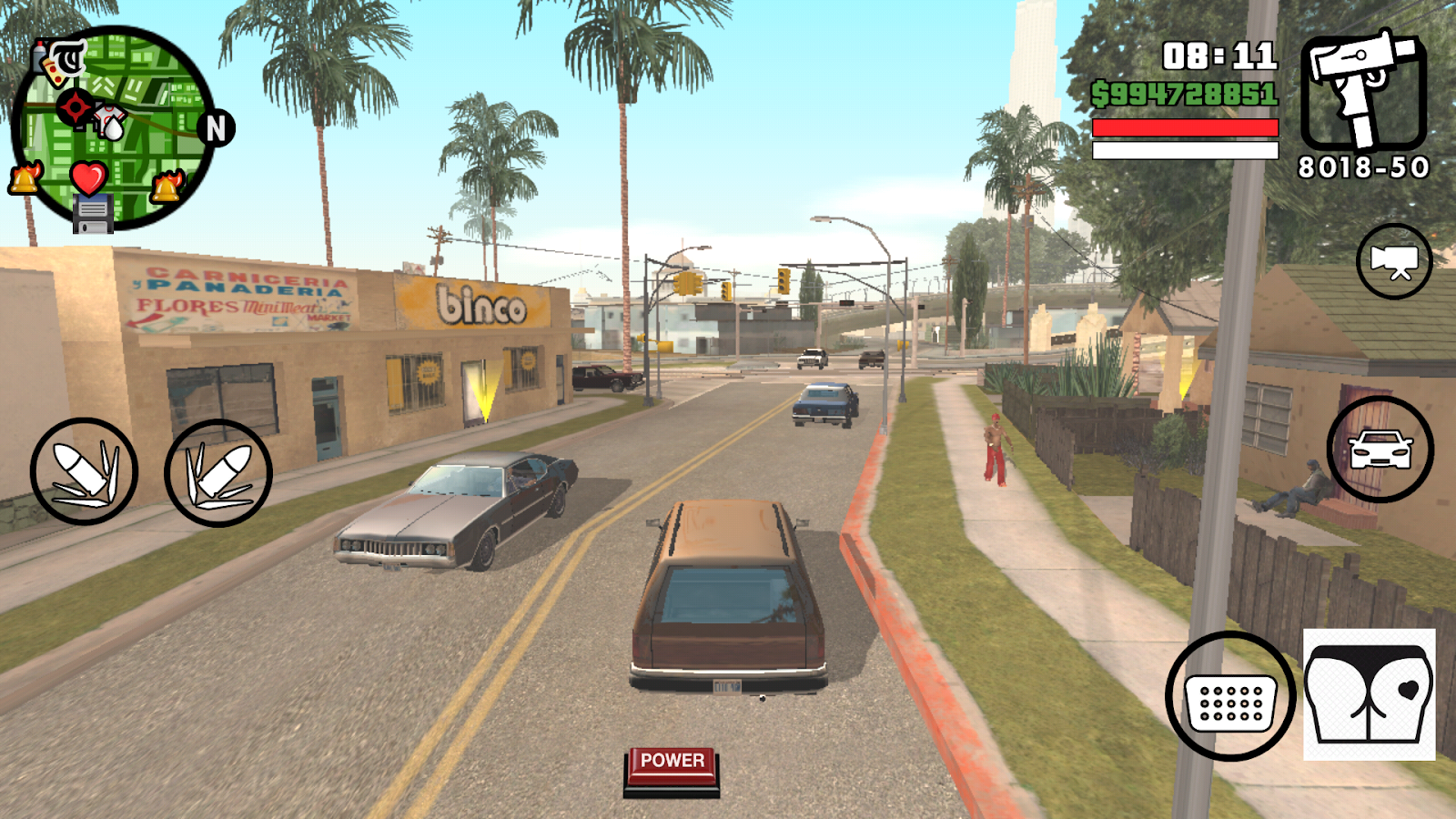
Task: Tap the red health bar
Action: [x=1185, y=127]
